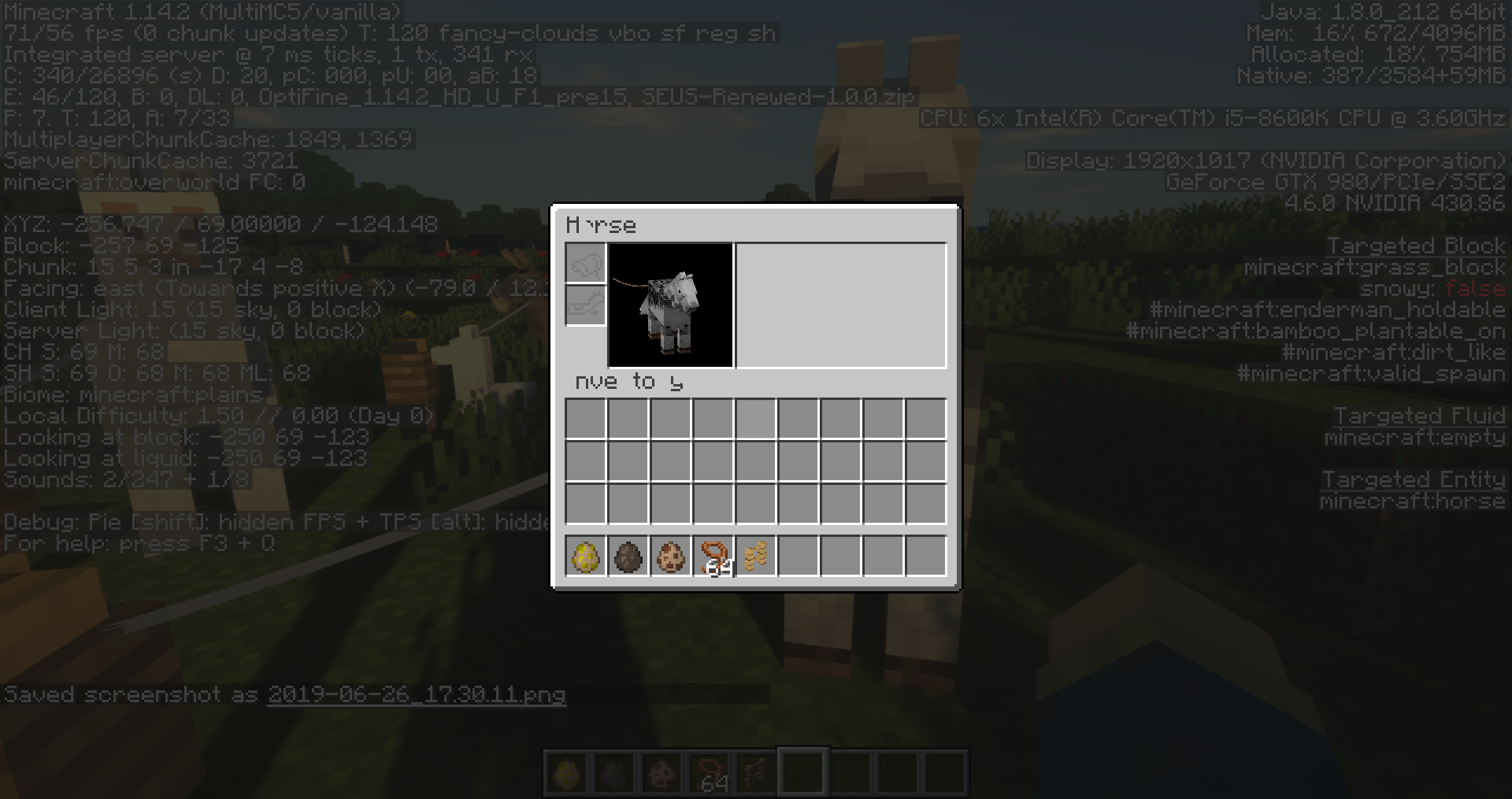Pick up the stack of 64 leads
Image resolution: width=1512 pixels, height=799 pixels.
click(713, 557)
